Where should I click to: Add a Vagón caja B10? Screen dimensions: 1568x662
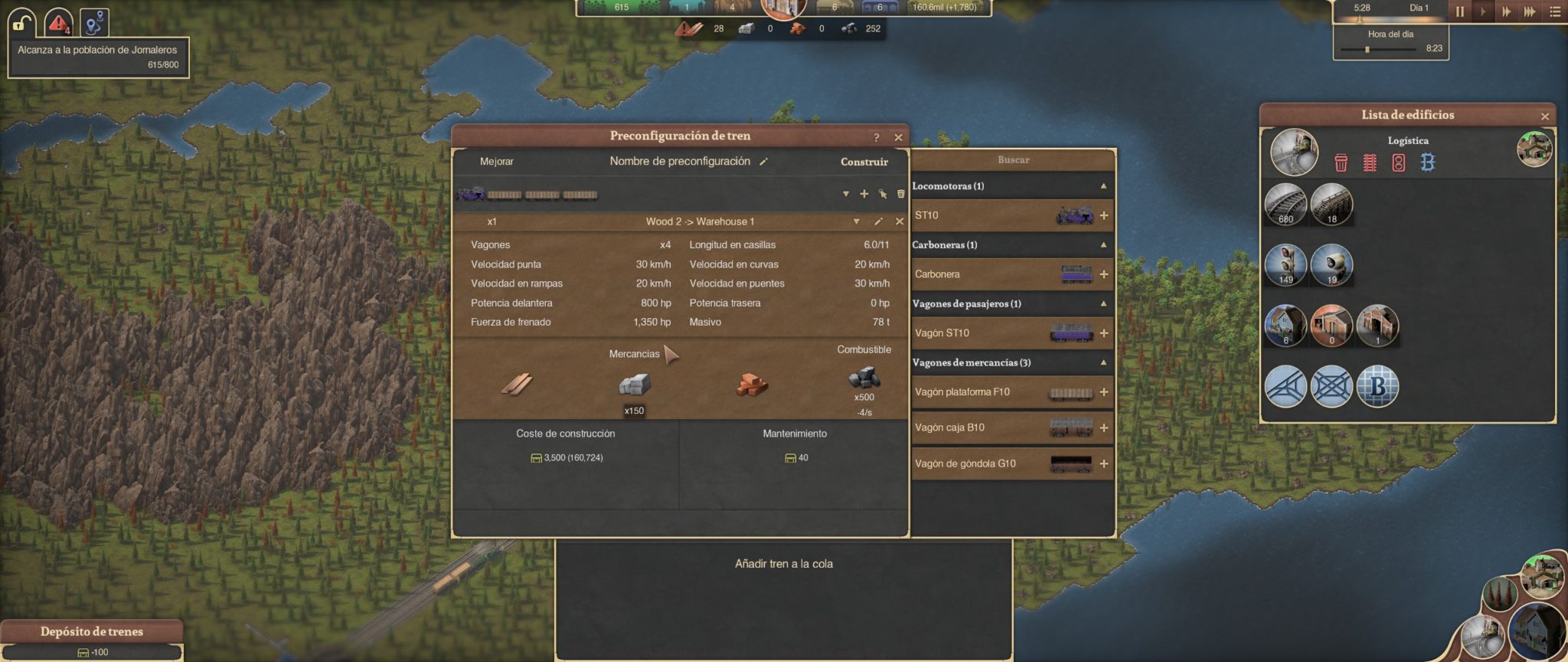click(1104, 428)
